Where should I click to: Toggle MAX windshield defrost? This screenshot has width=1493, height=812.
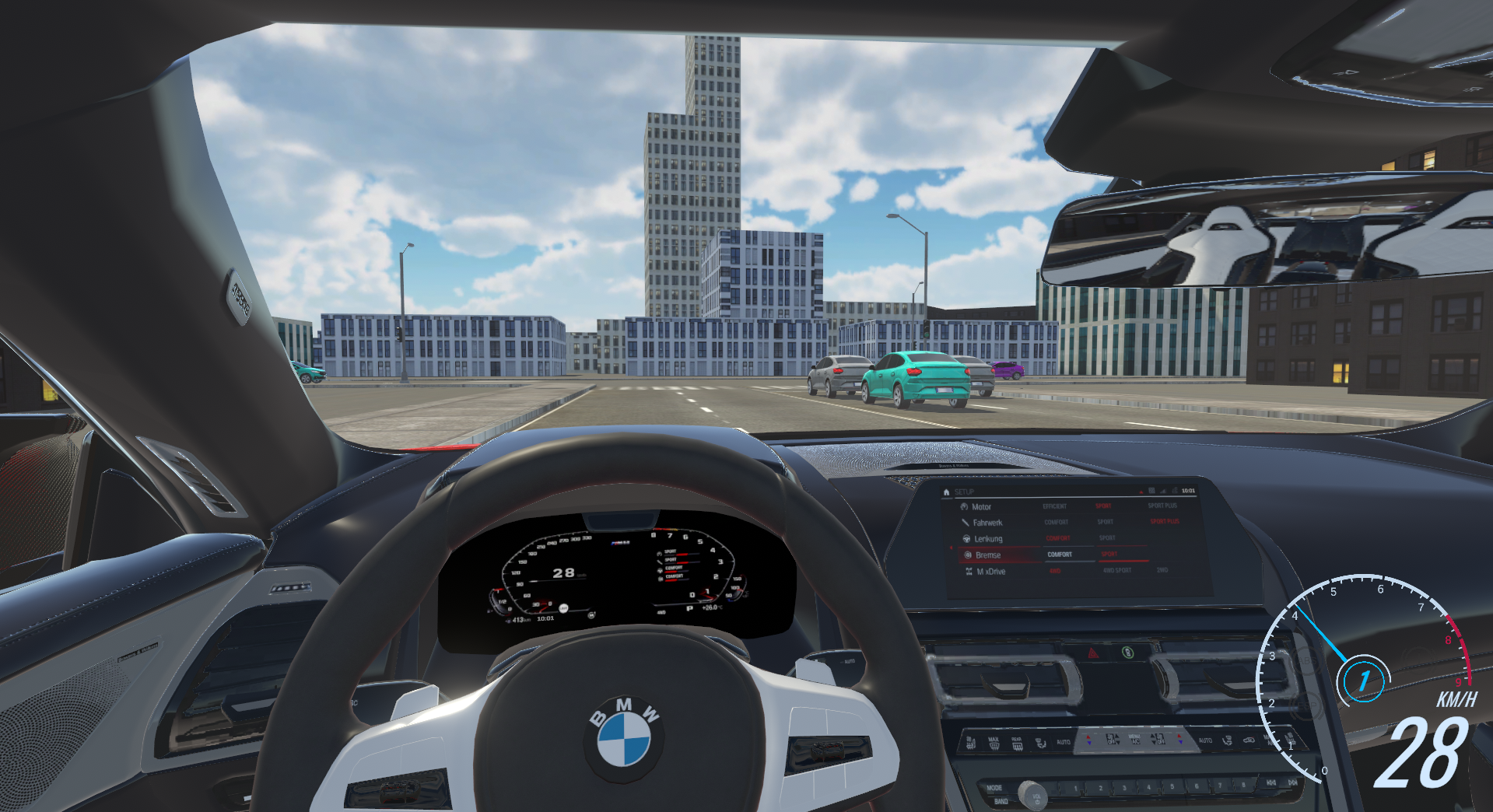click(x=994, y=740)
